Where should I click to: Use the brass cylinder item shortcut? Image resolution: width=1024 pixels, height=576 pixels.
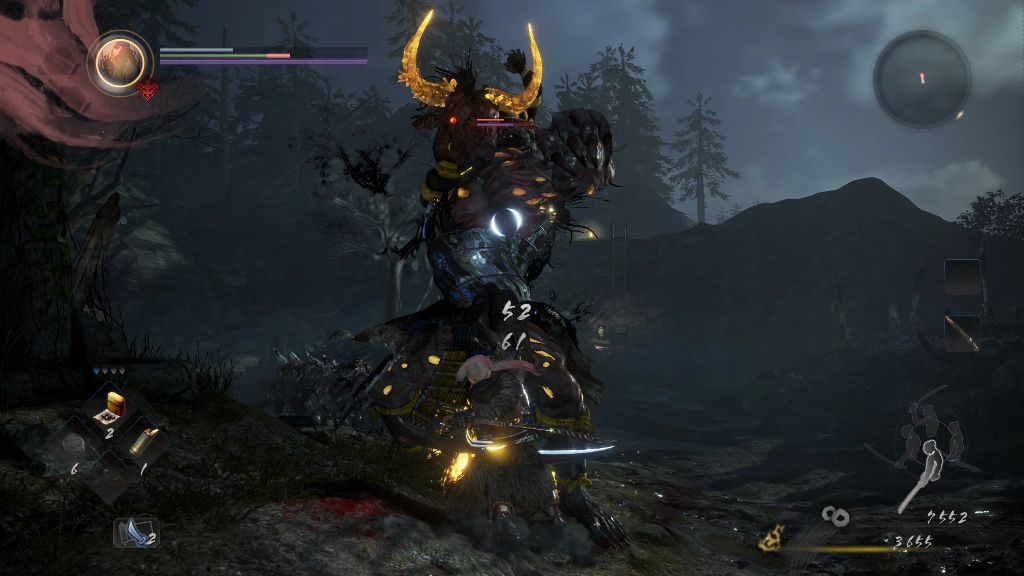pyautogui.click(x=144, y=440)
